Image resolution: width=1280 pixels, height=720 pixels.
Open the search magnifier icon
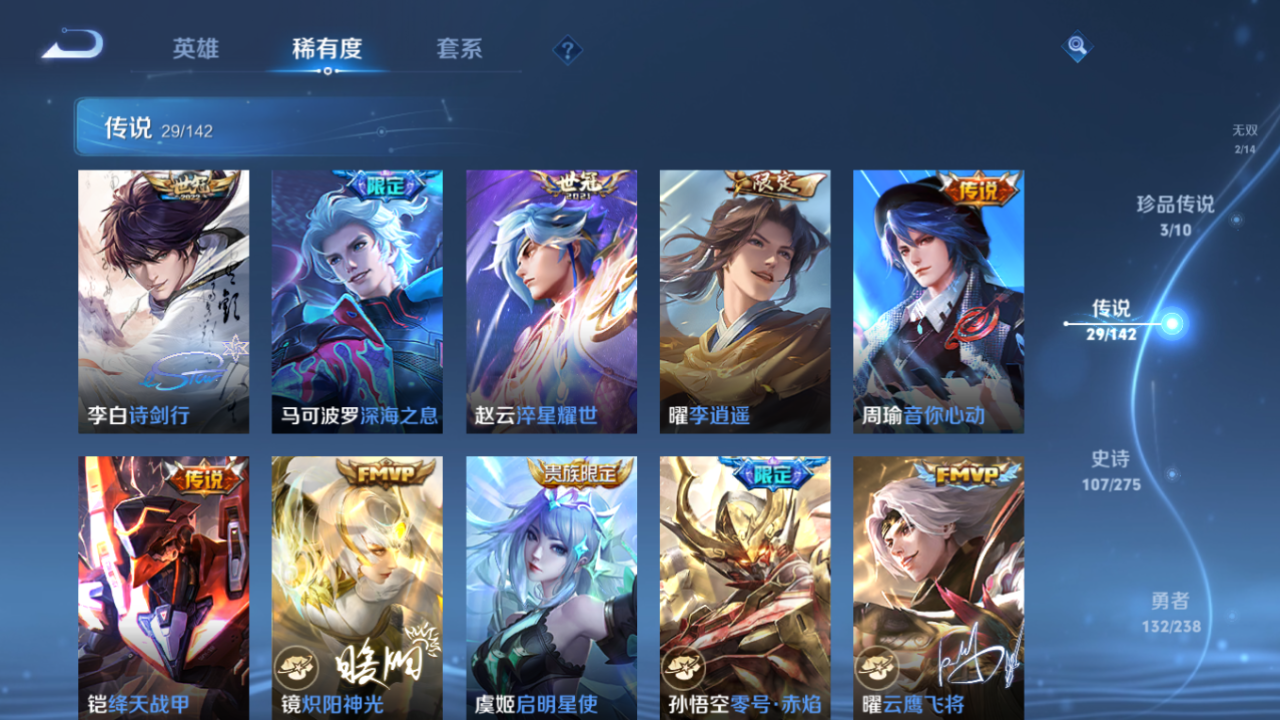pyautogui.click(x=1076, y=46)
